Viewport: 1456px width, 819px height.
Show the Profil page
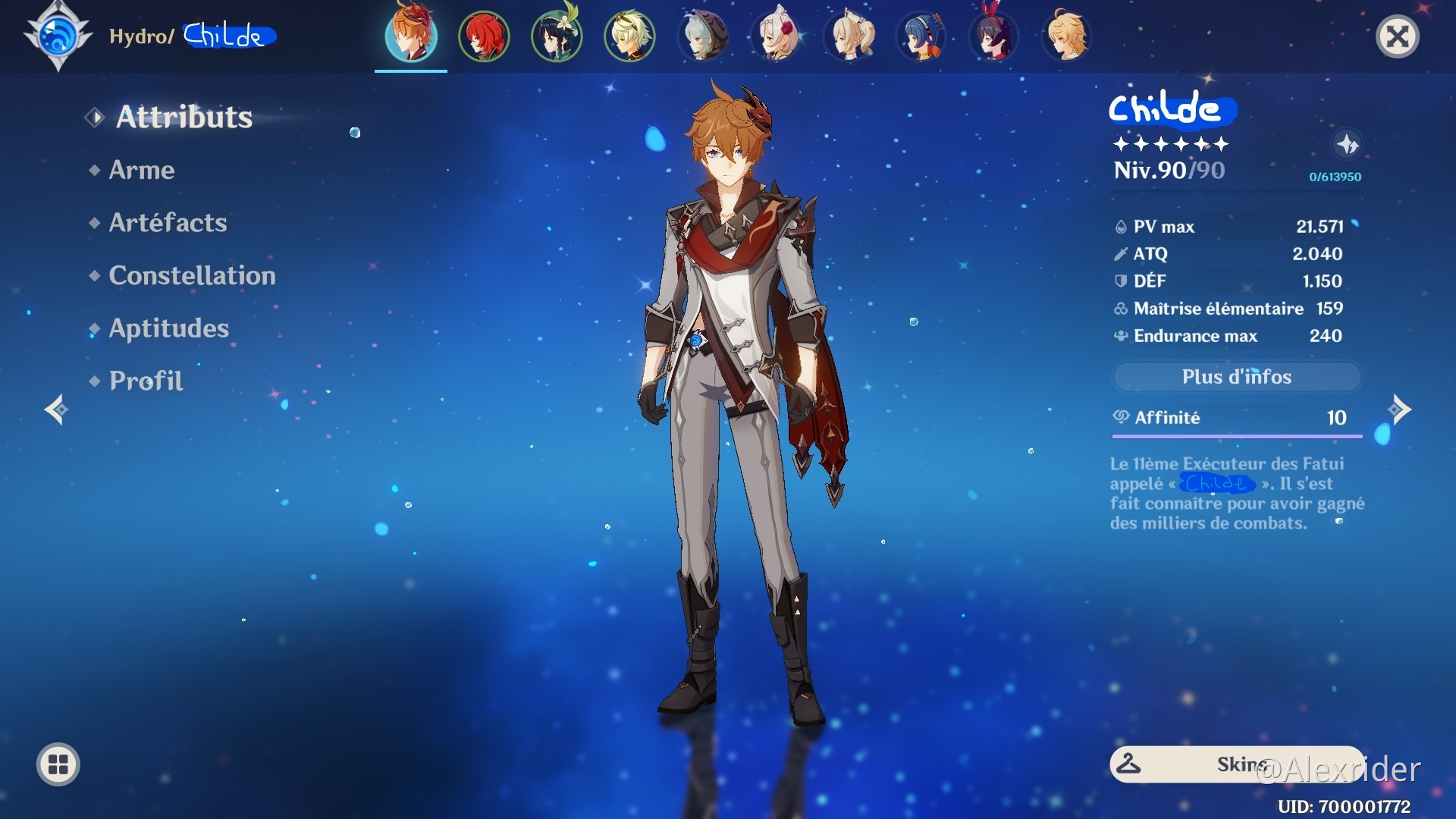[146, 381]
